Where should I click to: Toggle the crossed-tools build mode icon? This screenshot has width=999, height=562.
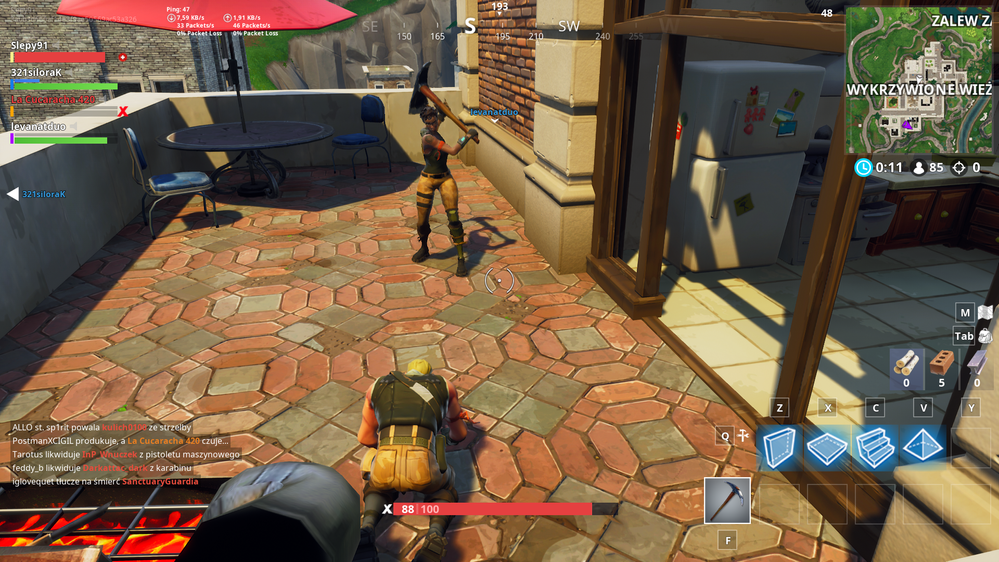point(743,436)
